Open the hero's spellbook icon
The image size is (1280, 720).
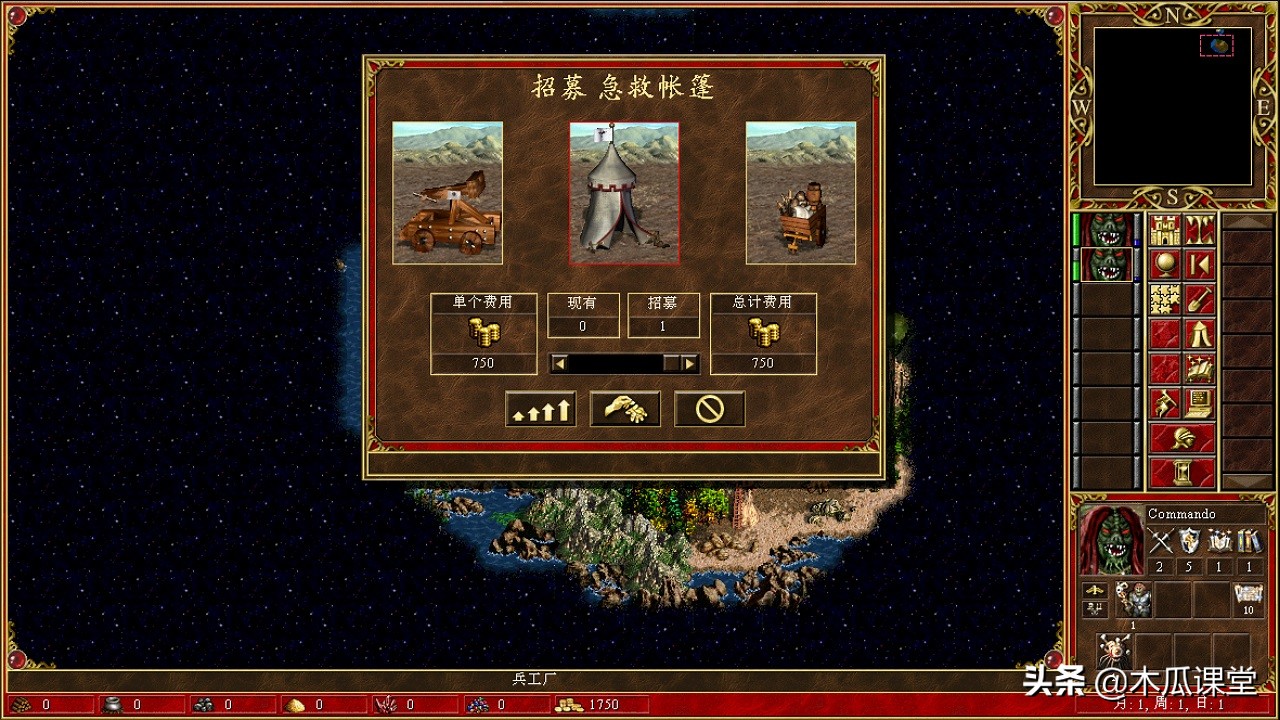(x=1199, y=366)
